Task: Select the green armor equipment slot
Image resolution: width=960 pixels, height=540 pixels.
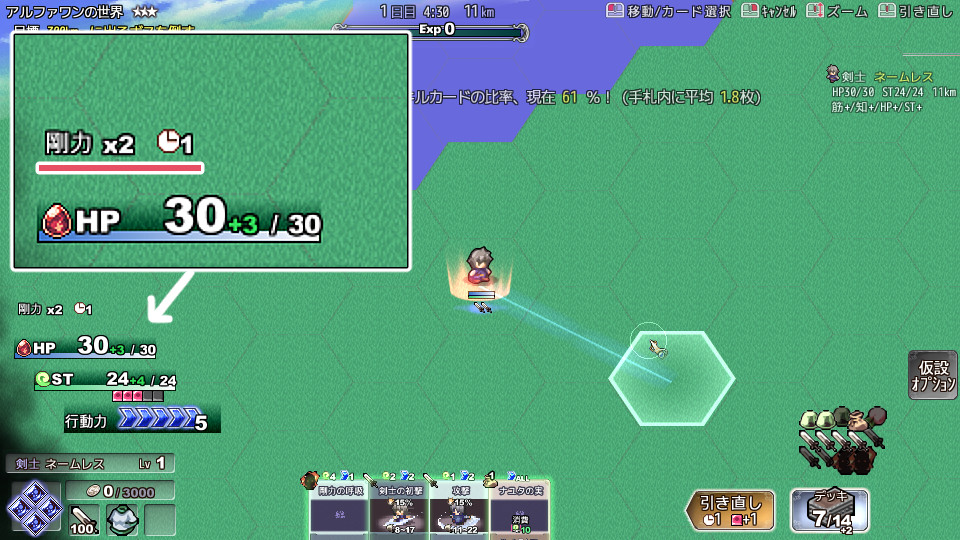Action: point(122,520)
